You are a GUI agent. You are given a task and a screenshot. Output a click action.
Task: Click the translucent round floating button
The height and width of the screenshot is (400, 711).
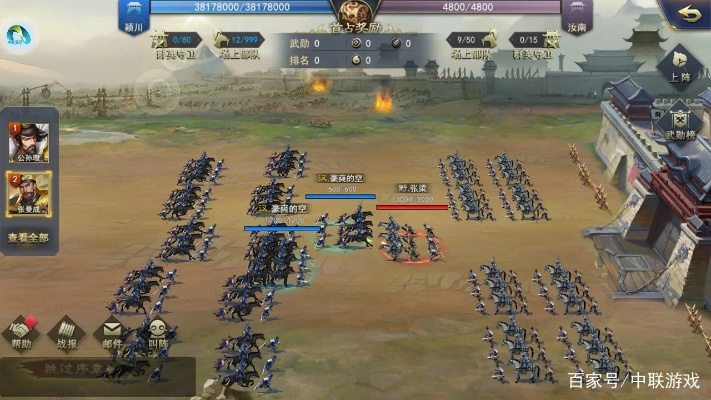tap(158, 93)
